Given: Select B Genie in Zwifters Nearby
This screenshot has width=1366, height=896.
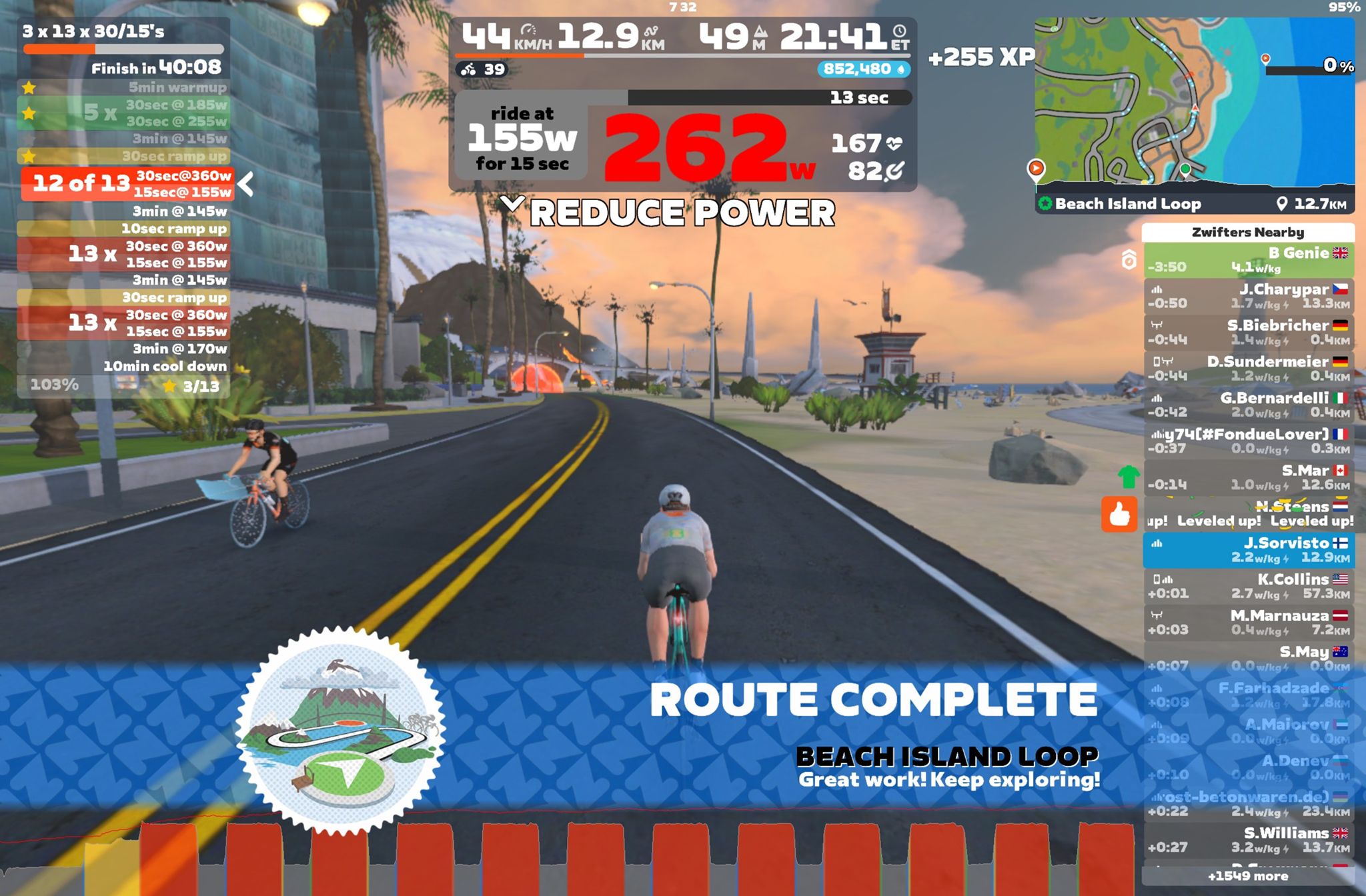Looking at the screenshot, I should [x=1248, y=260].
